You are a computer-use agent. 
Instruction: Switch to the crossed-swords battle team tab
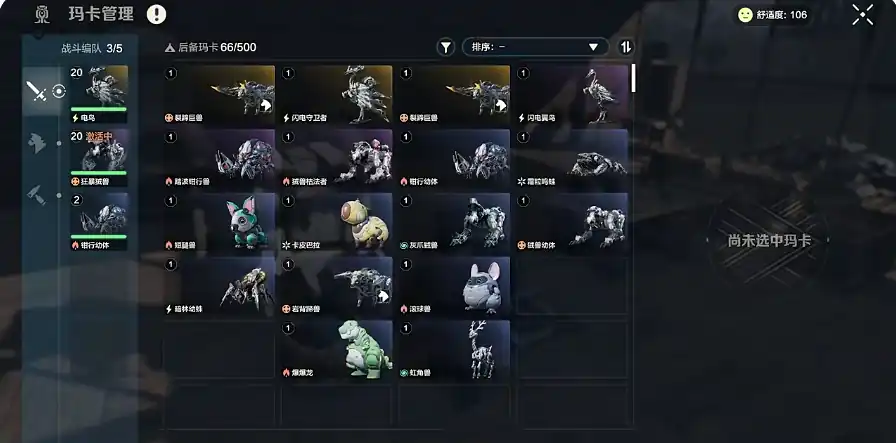(x=37, y=92)
